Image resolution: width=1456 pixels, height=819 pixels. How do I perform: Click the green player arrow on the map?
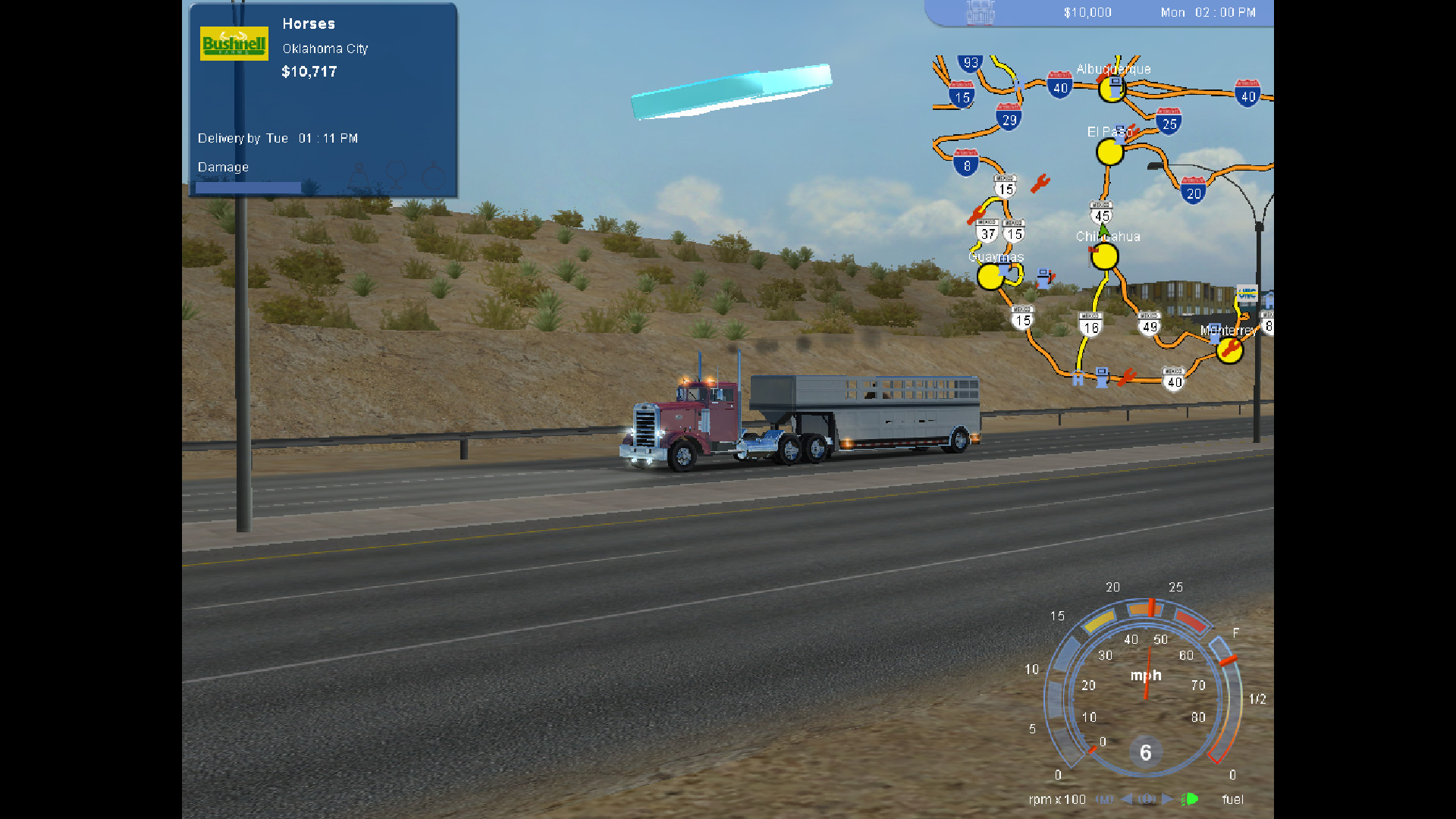pyautogui.click(x=1104, y=230)
